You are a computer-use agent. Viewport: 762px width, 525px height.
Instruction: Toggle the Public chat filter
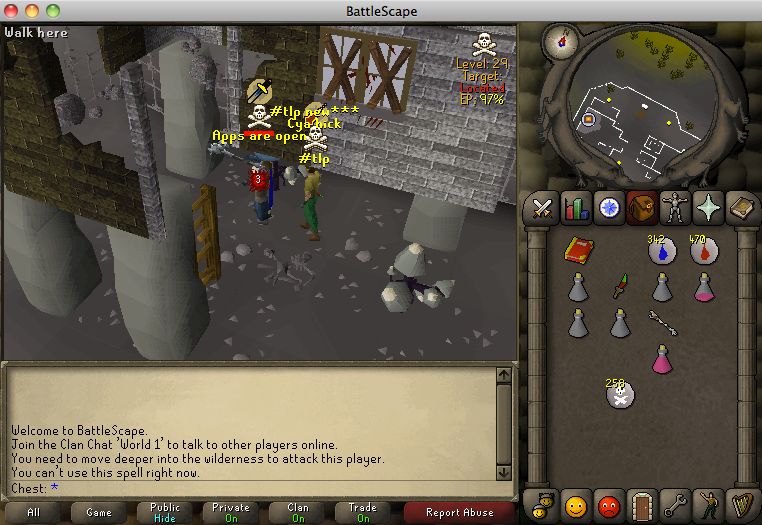point(163,512)
